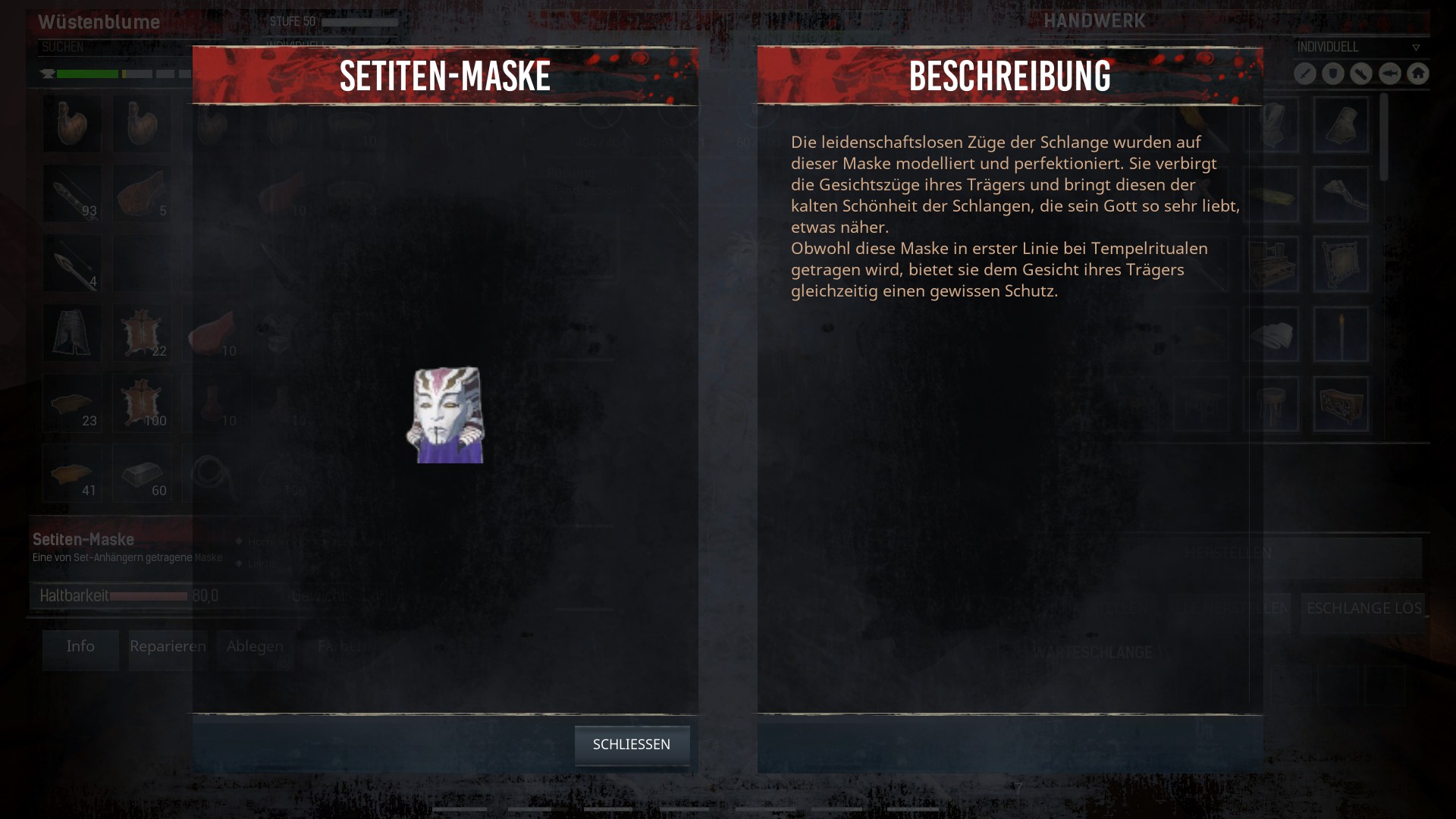This screenshot has width=1456, height=819.
Task: Close the Setiten-Maske info with Schliessen
Action: coord(632,745)
